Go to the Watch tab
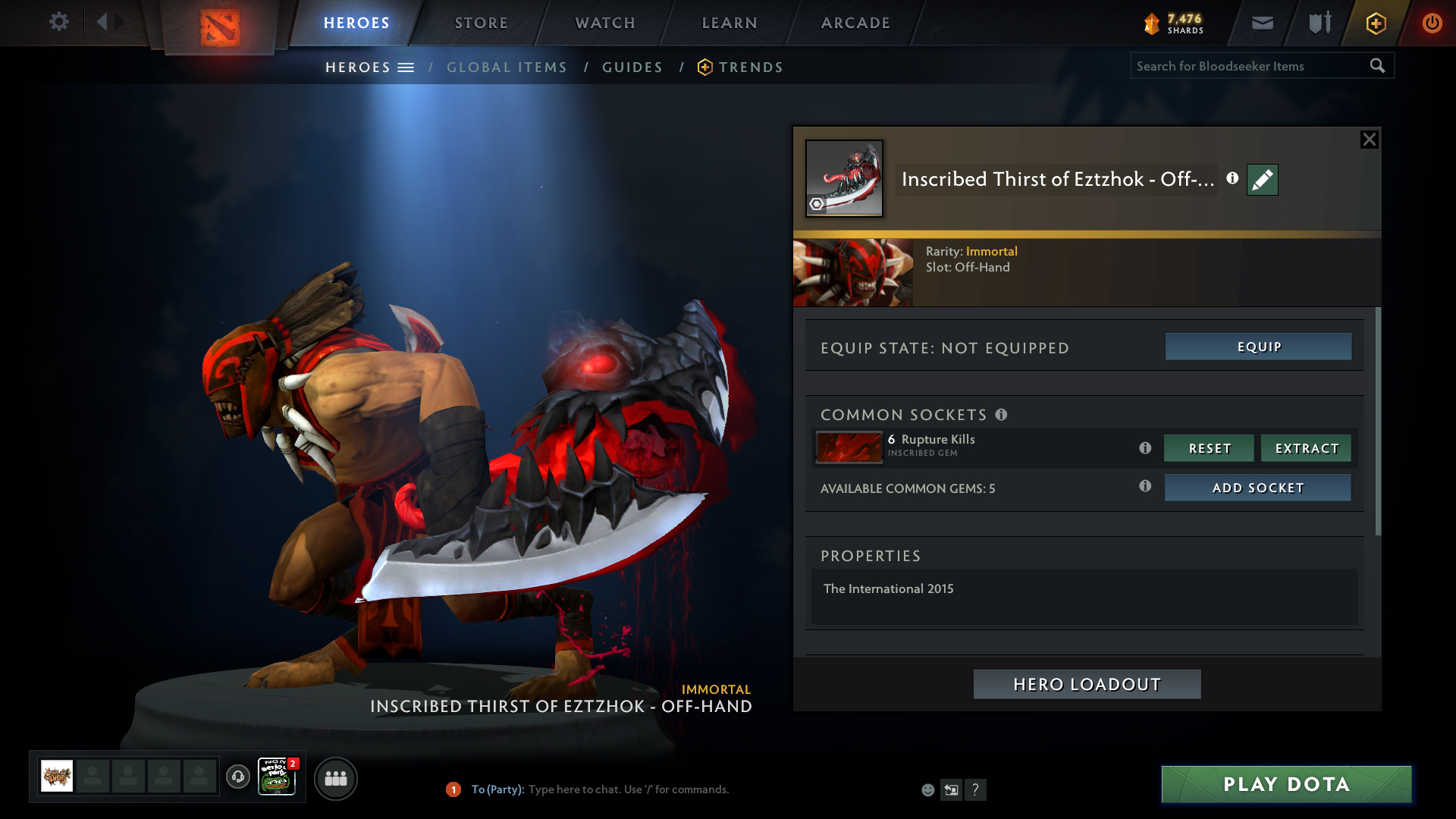Screen dimensions: 1456x819 pyautogui.click(x=605, y=23)
